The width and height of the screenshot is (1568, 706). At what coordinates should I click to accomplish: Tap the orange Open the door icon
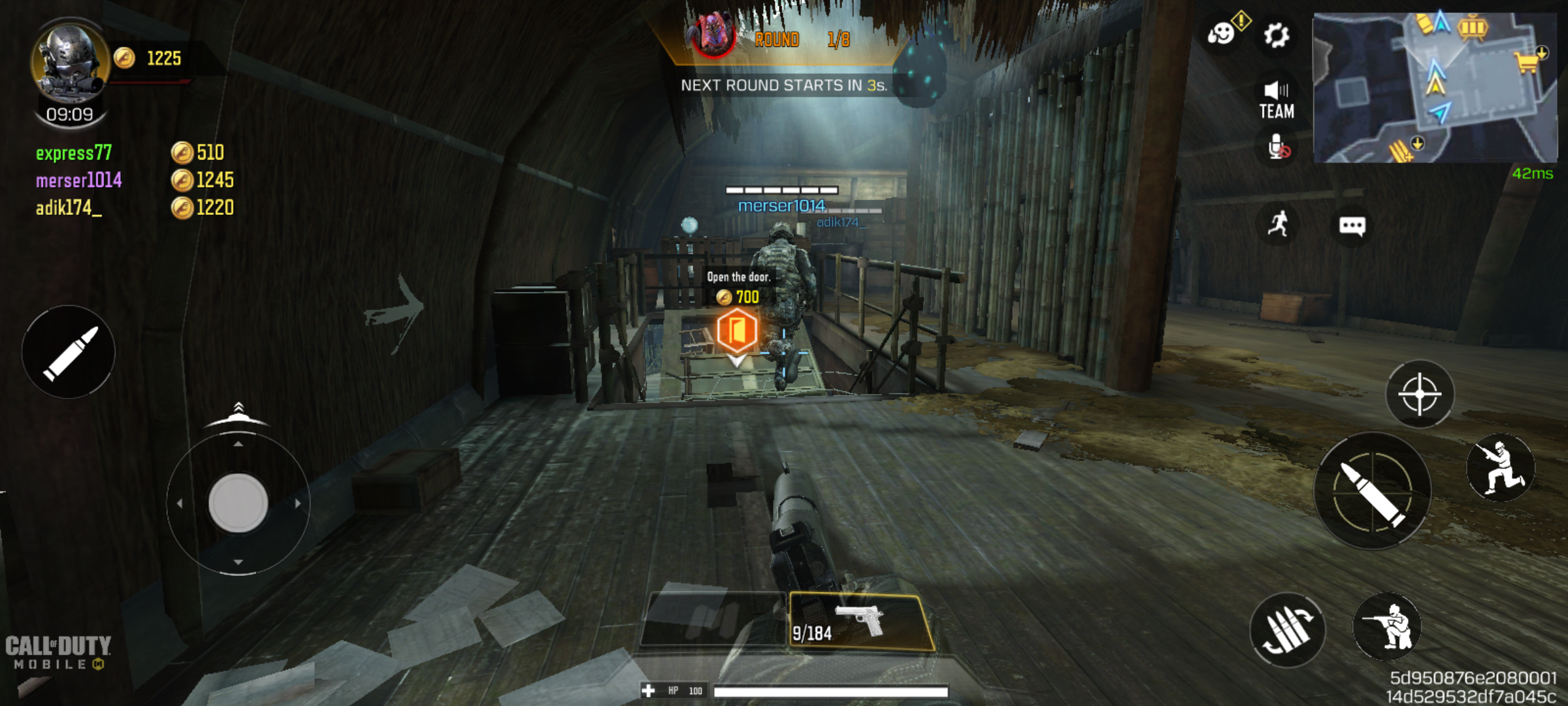point(737,331)
